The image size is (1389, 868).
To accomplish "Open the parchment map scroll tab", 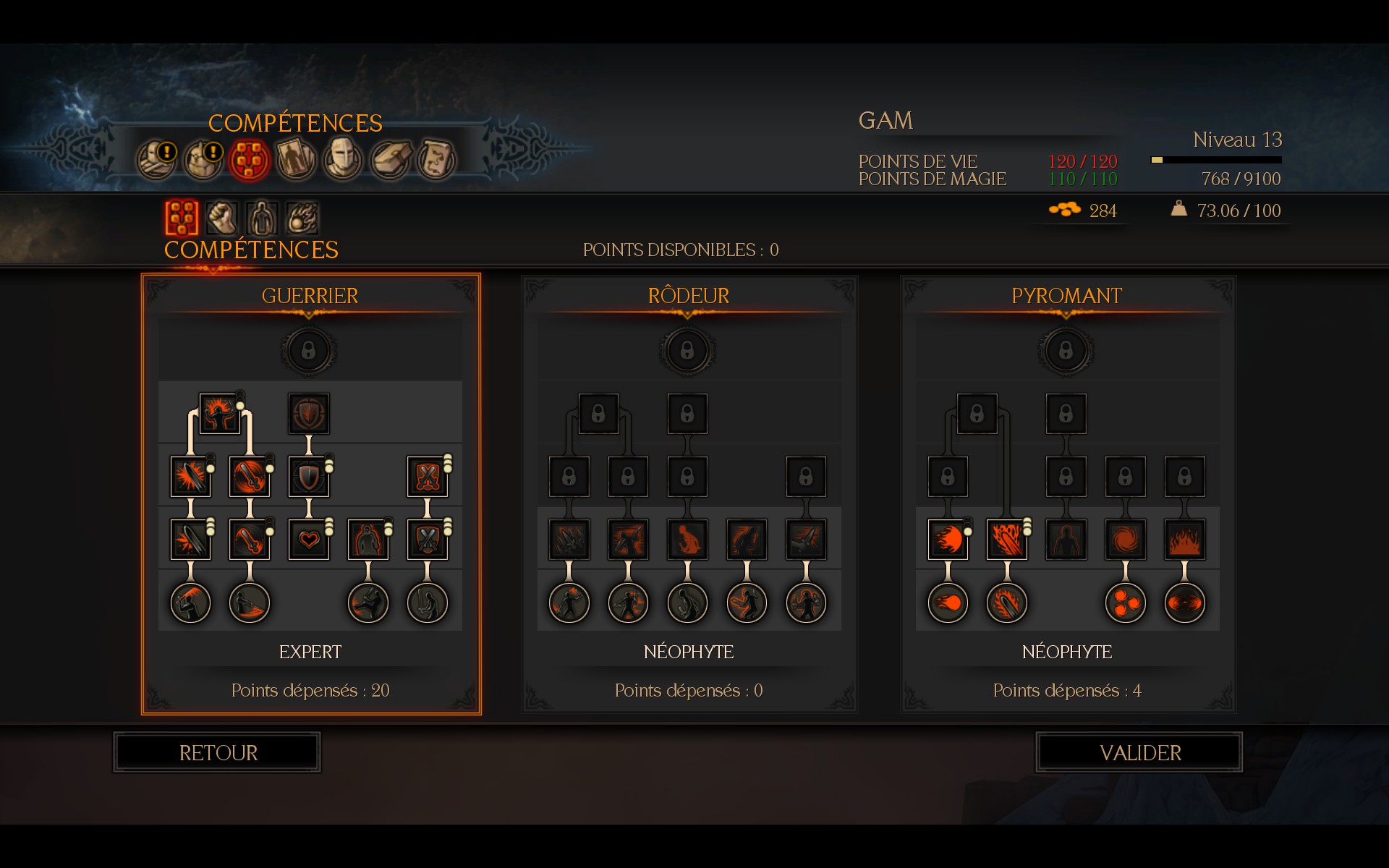I will coord(436,158).
